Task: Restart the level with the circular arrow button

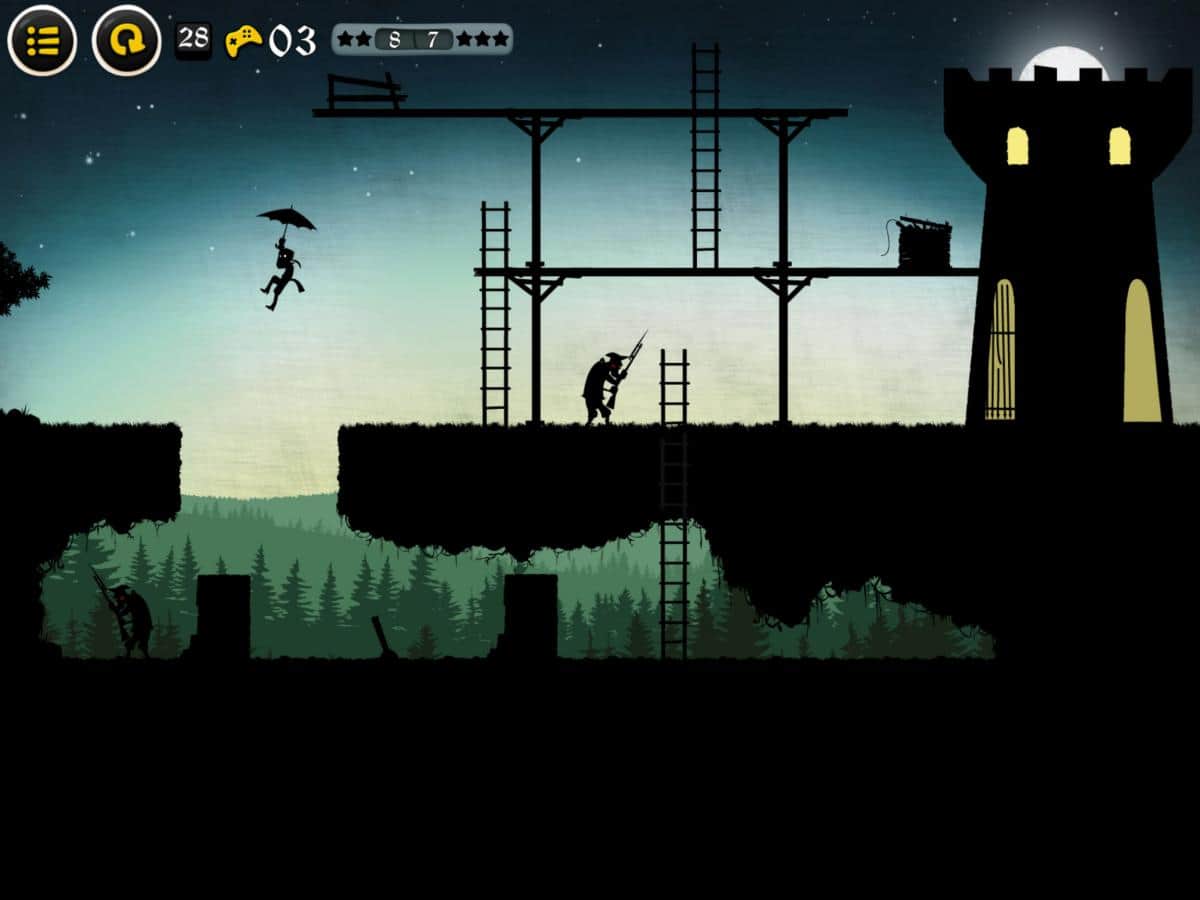Action: pos(127,41)
